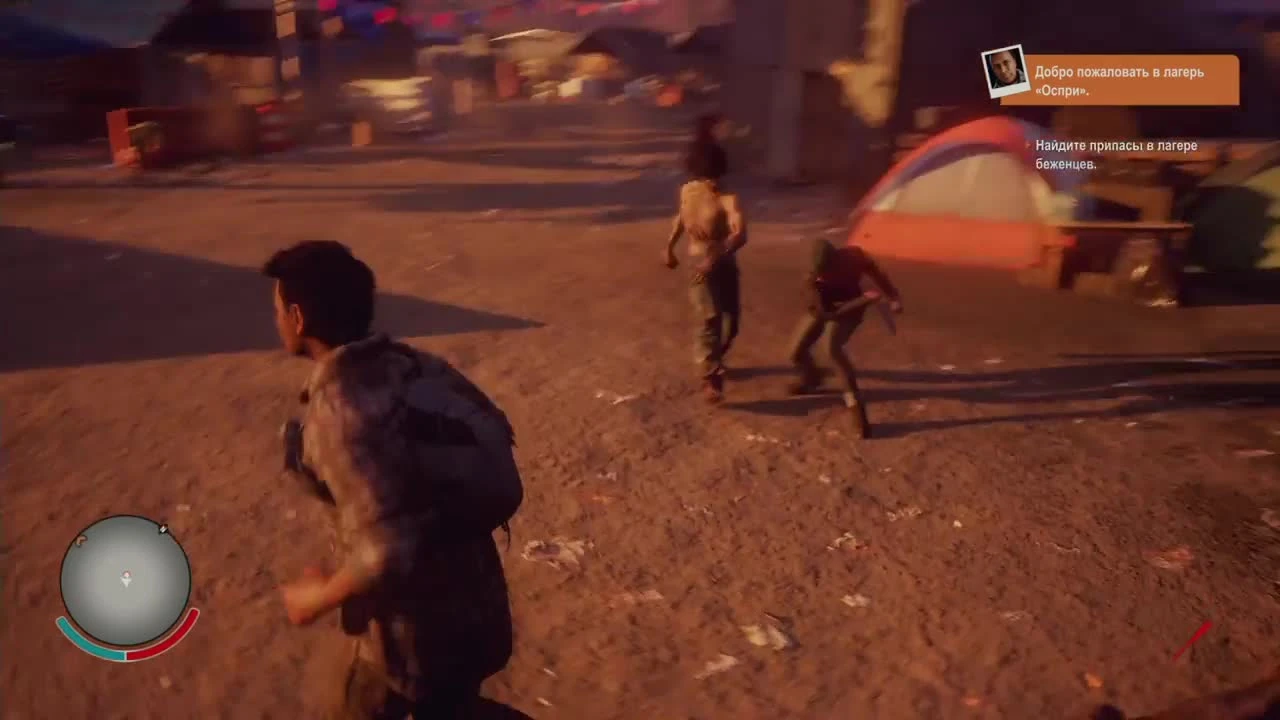Click the compass pointer inside the minimap

coord(126,578)
